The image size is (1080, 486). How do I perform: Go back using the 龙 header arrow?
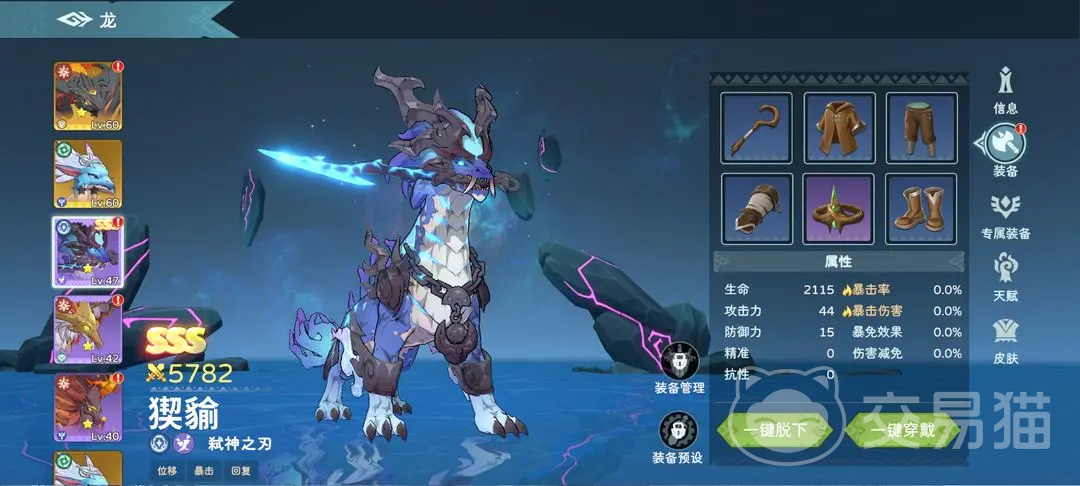[x=74, y=19]
